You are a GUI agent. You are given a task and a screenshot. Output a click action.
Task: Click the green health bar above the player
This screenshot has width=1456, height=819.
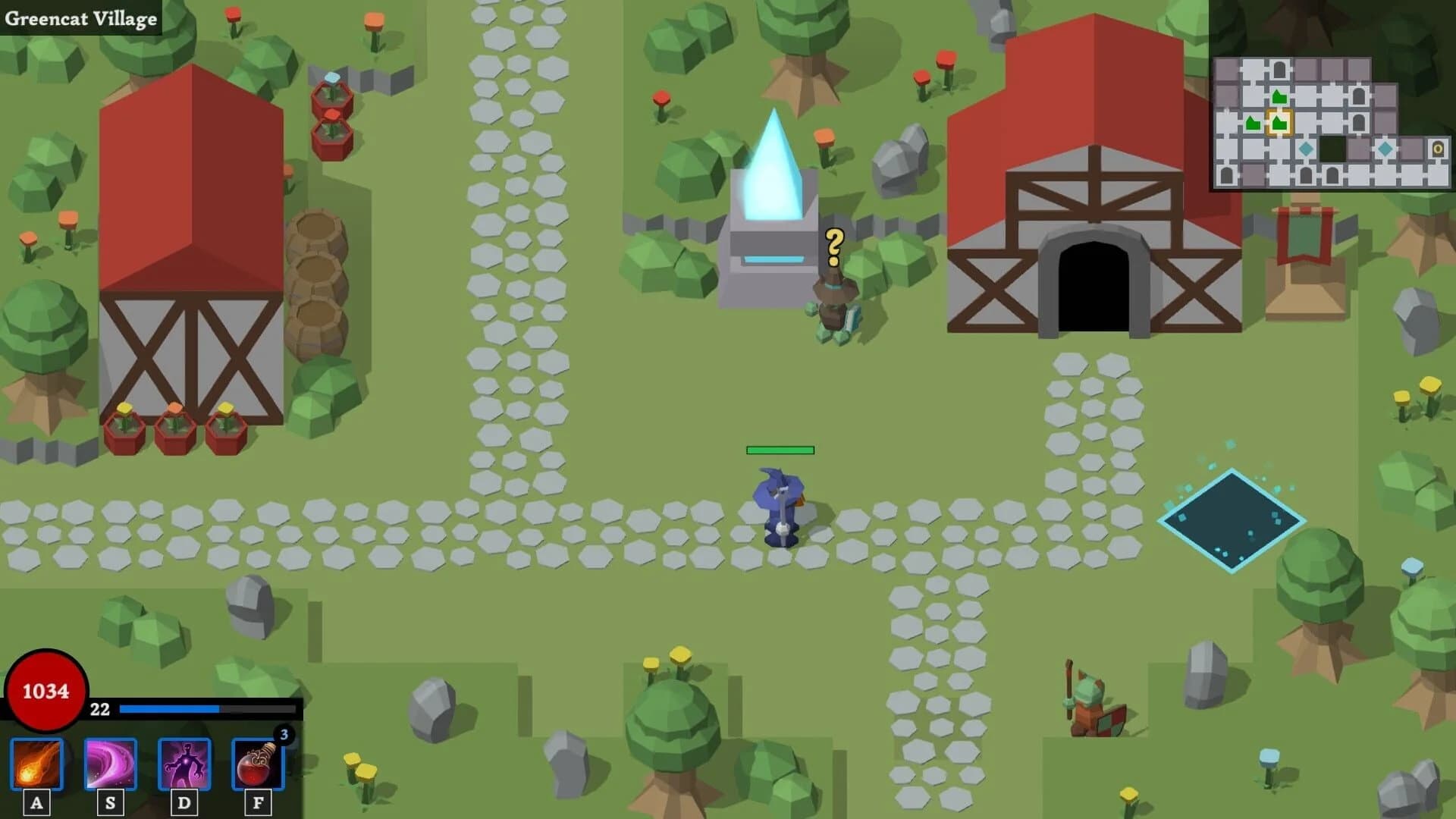(780, 450)
